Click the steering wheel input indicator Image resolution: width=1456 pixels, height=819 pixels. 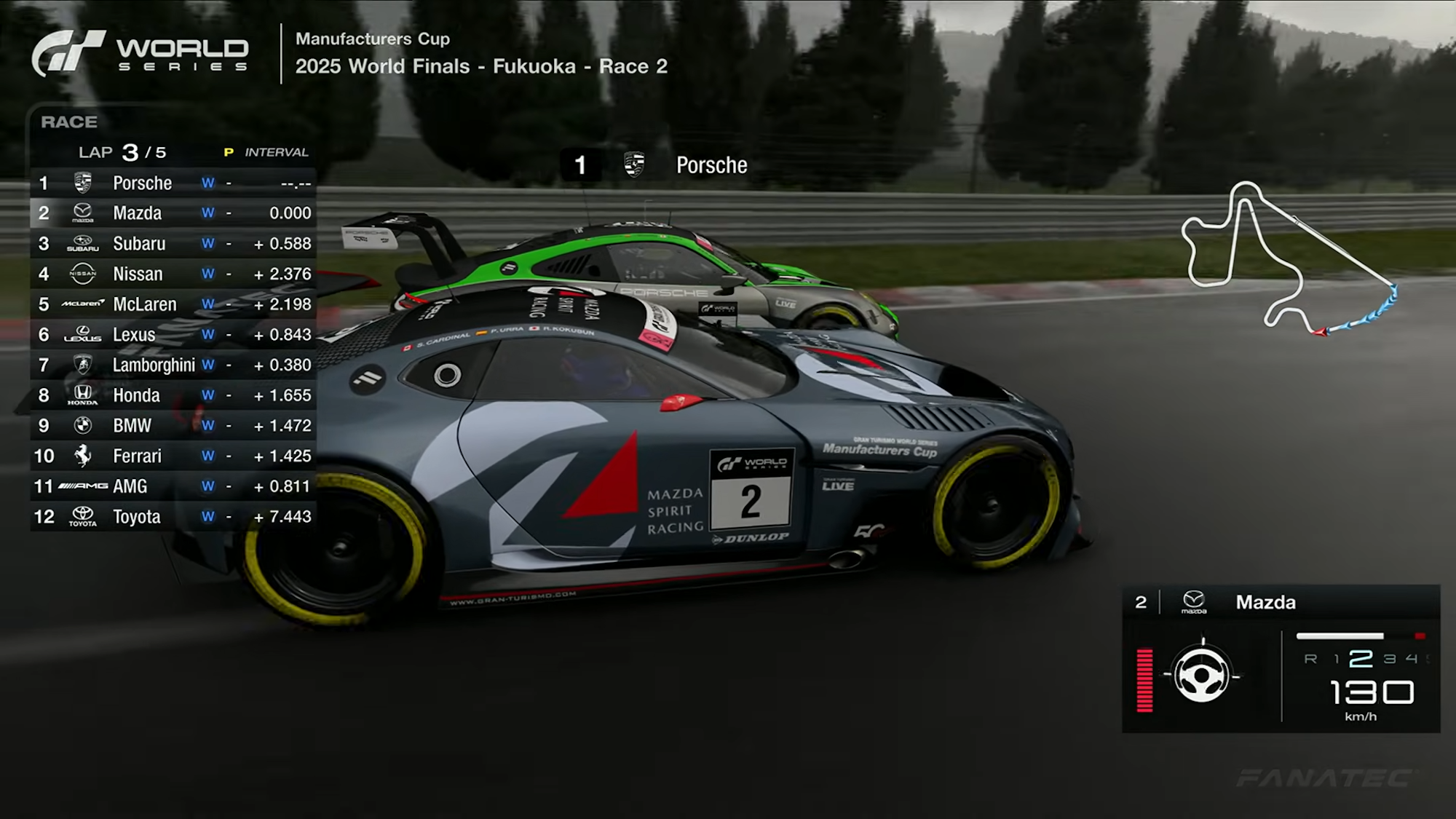coord(1201,676)
